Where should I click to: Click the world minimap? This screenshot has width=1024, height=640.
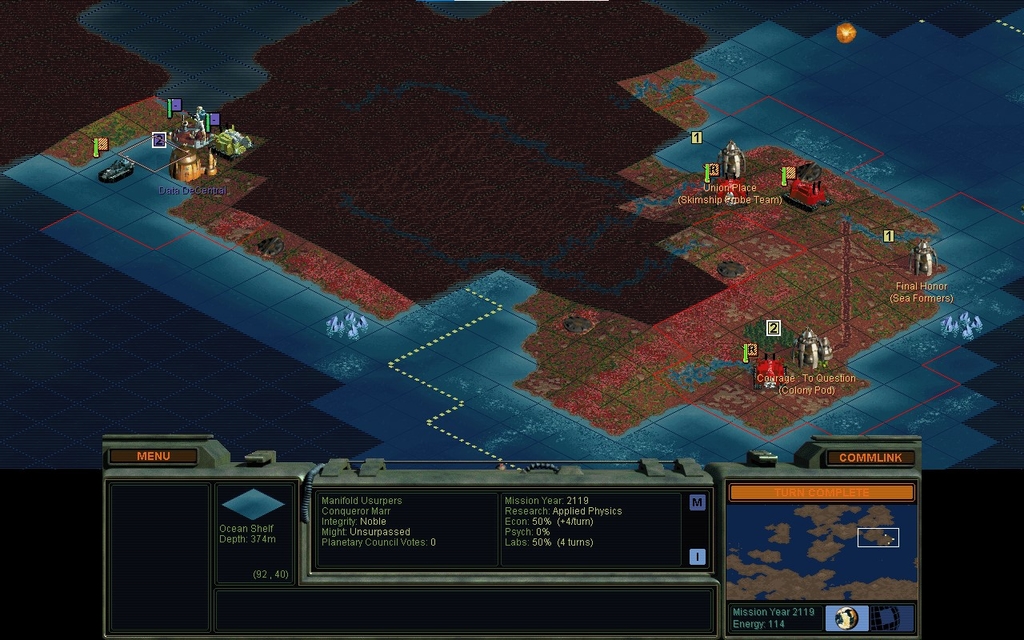pos(821,551)
